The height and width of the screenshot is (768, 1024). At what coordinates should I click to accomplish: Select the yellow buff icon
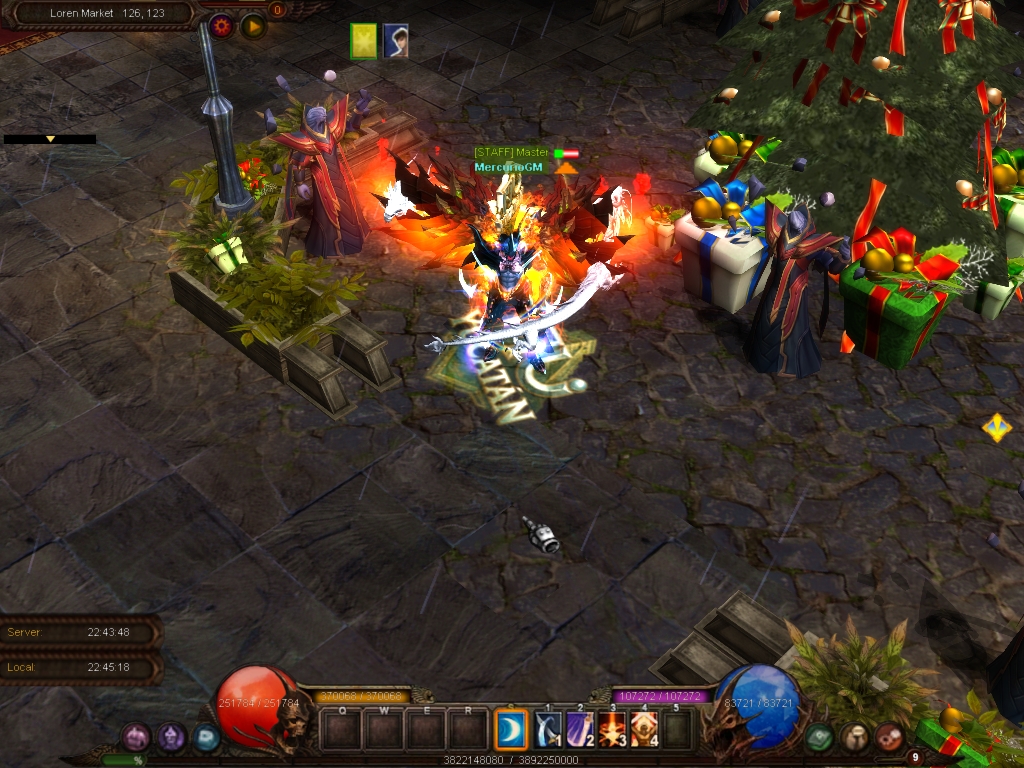(x=364, y=41)
